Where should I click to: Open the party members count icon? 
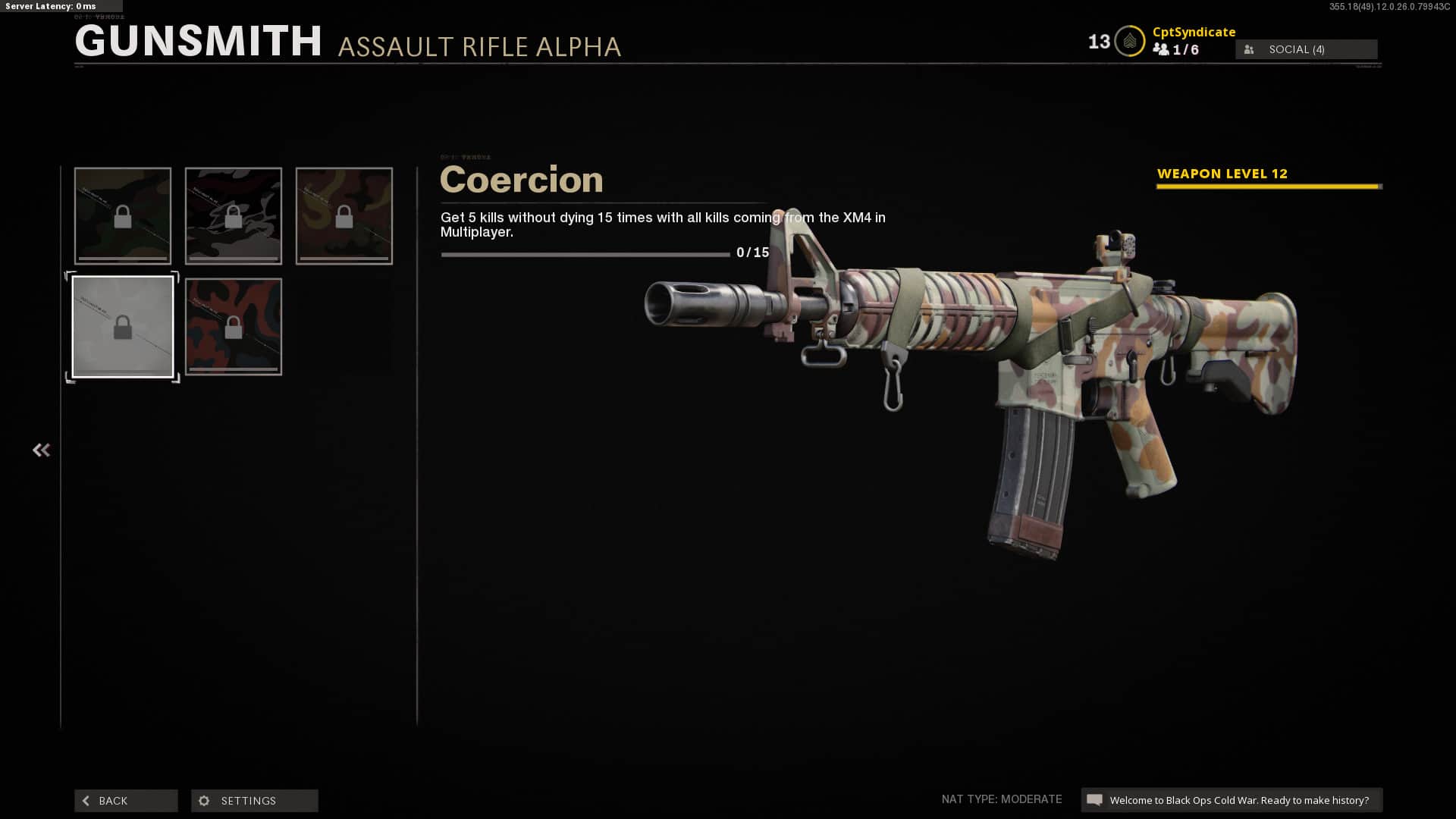coord(1161,49)
